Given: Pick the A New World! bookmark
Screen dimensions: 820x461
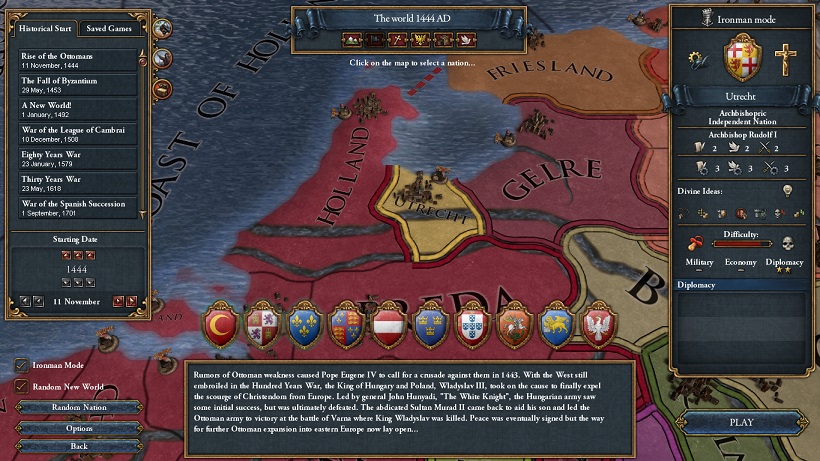Looking at the screenshot, I should point(78,109).
